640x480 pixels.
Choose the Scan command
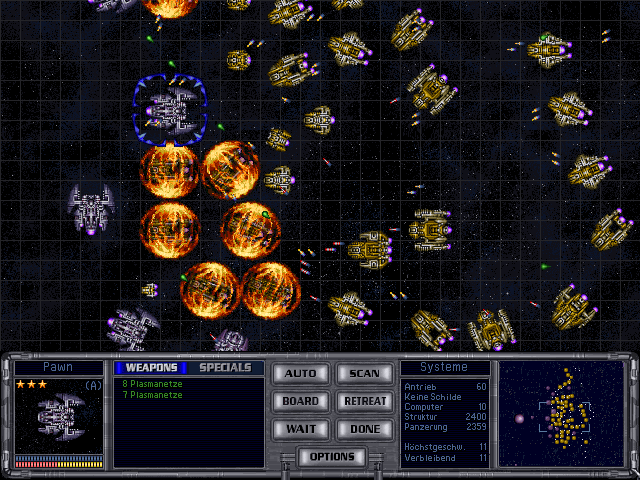(x=364, y=374)
